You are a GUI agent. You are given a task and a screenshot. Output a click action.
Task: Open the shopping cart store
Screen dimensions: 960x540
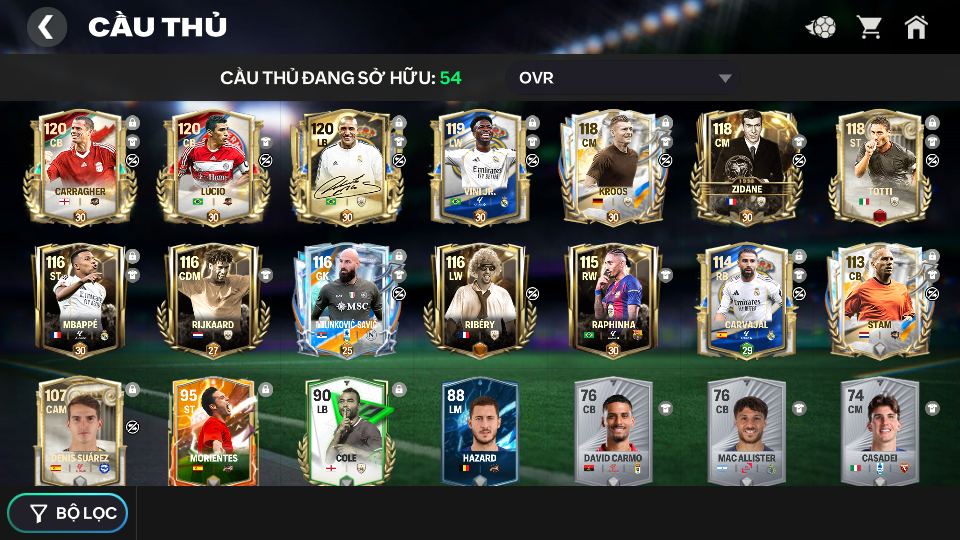[x=869, y=27]
